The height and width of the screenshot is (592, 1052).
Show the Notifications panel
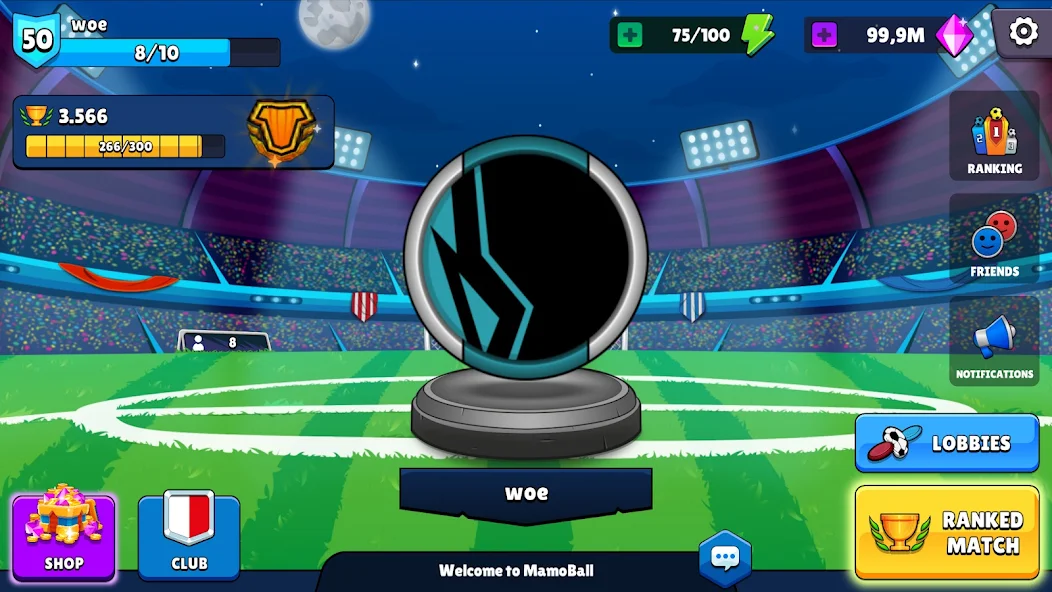point(994,343)
